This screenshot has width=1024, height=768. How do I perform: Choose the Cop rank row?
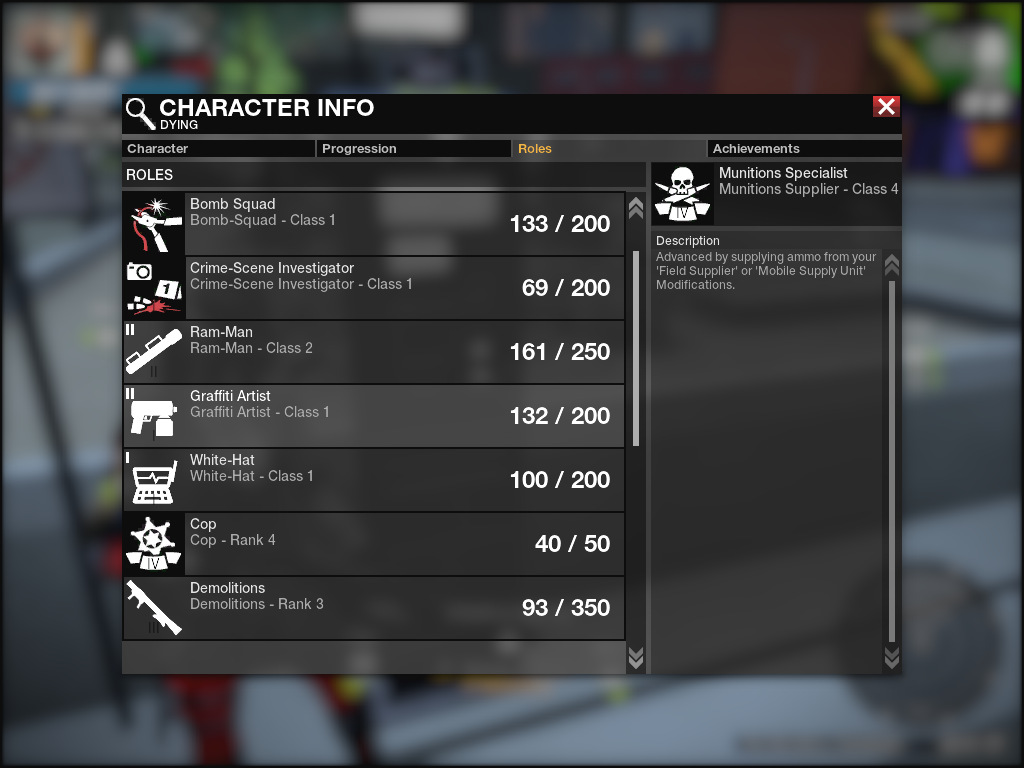374,544
